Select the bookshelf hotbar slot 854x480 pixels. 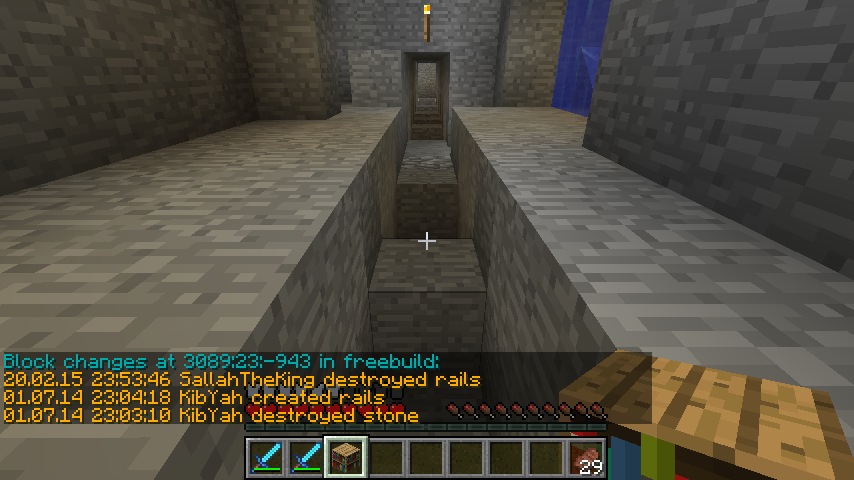pos(346,456)
